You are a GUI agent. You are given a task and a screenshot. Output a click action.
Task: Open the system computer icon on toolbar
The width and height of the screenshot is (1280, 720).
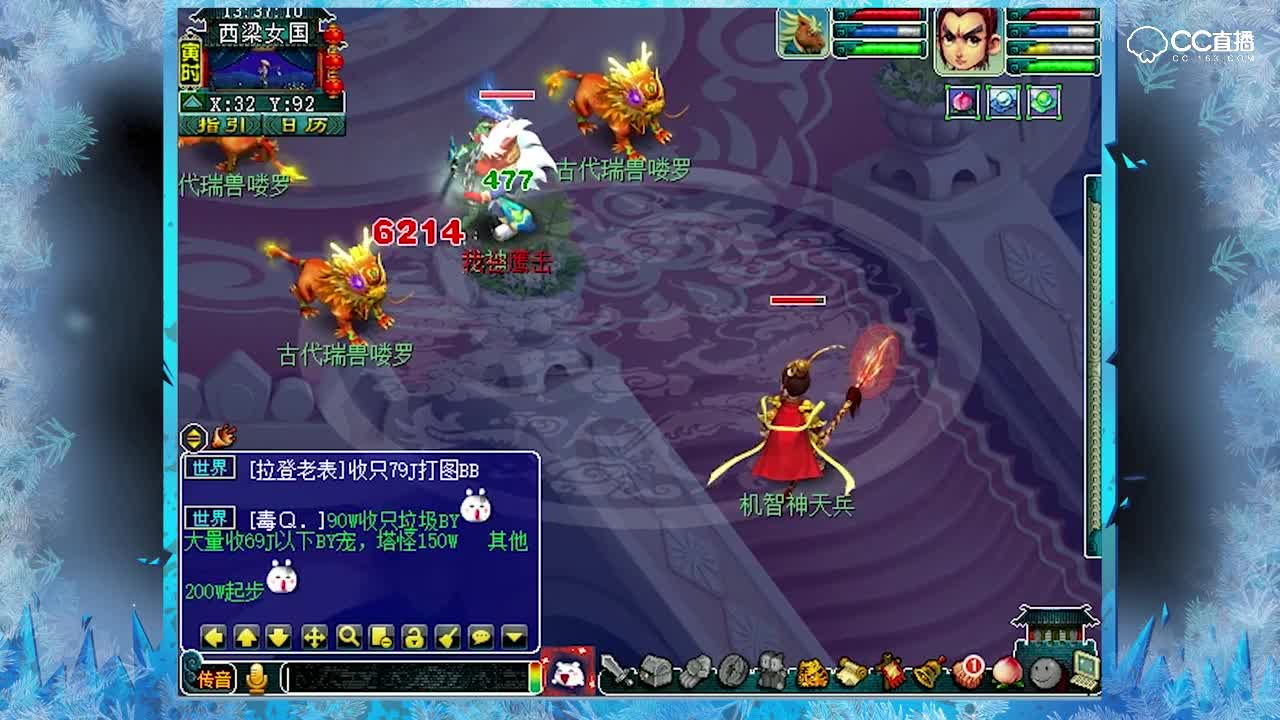[x=1081, y=670]
